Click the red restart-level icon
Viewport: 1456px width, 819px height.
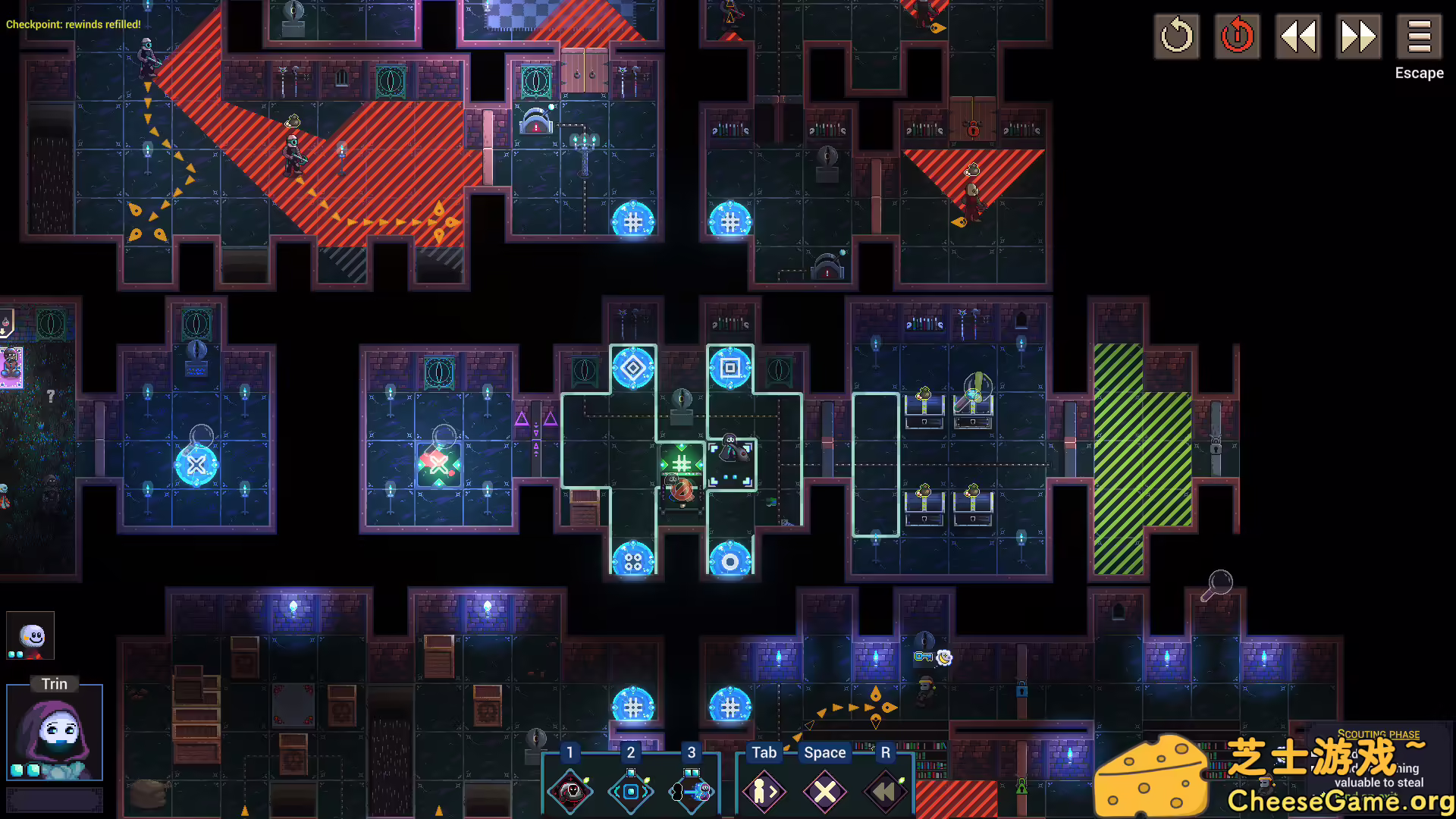coord(1237,36)
